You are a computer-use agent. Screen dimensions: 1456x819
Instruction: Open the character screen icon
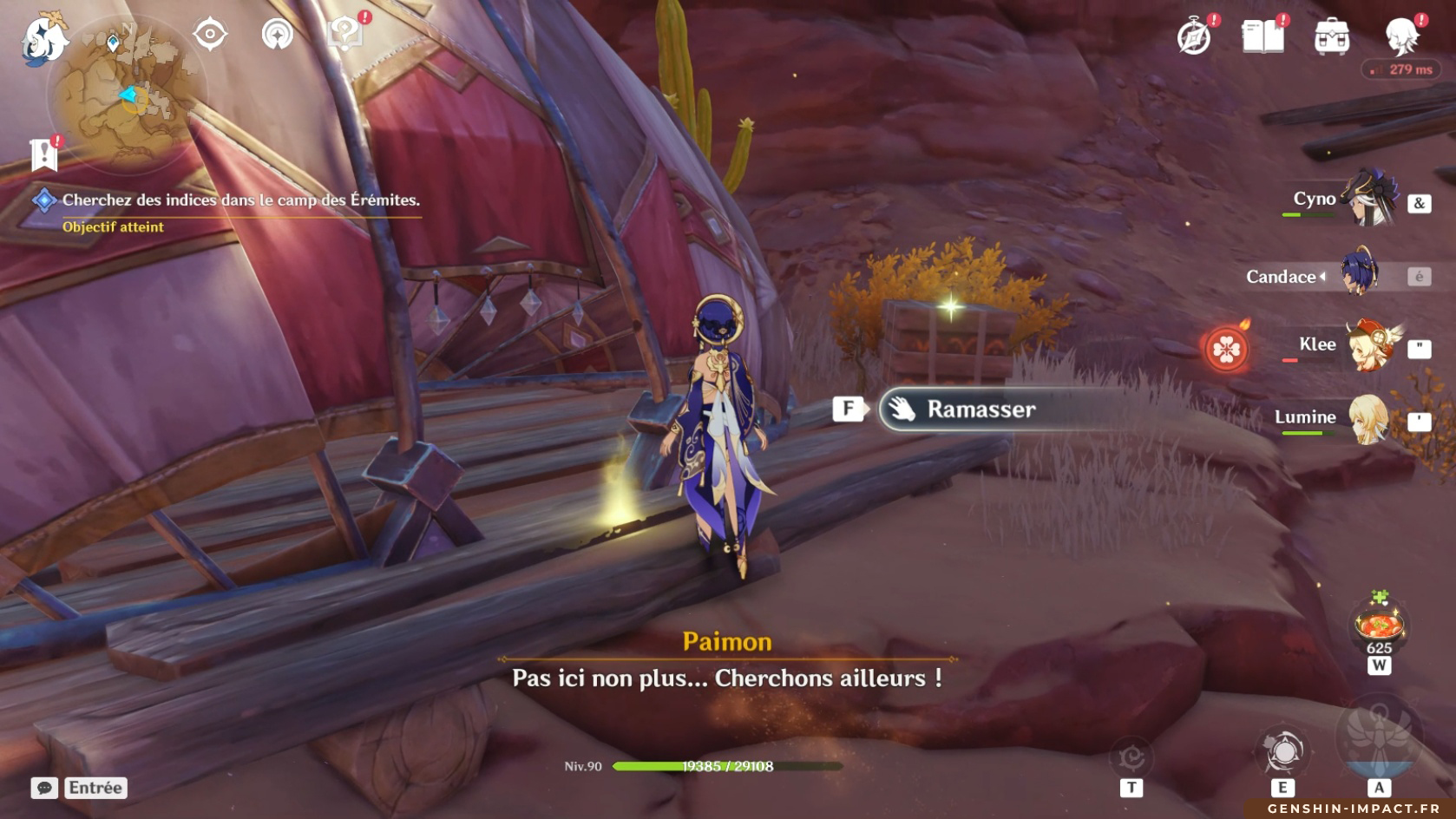(1400, 37)
